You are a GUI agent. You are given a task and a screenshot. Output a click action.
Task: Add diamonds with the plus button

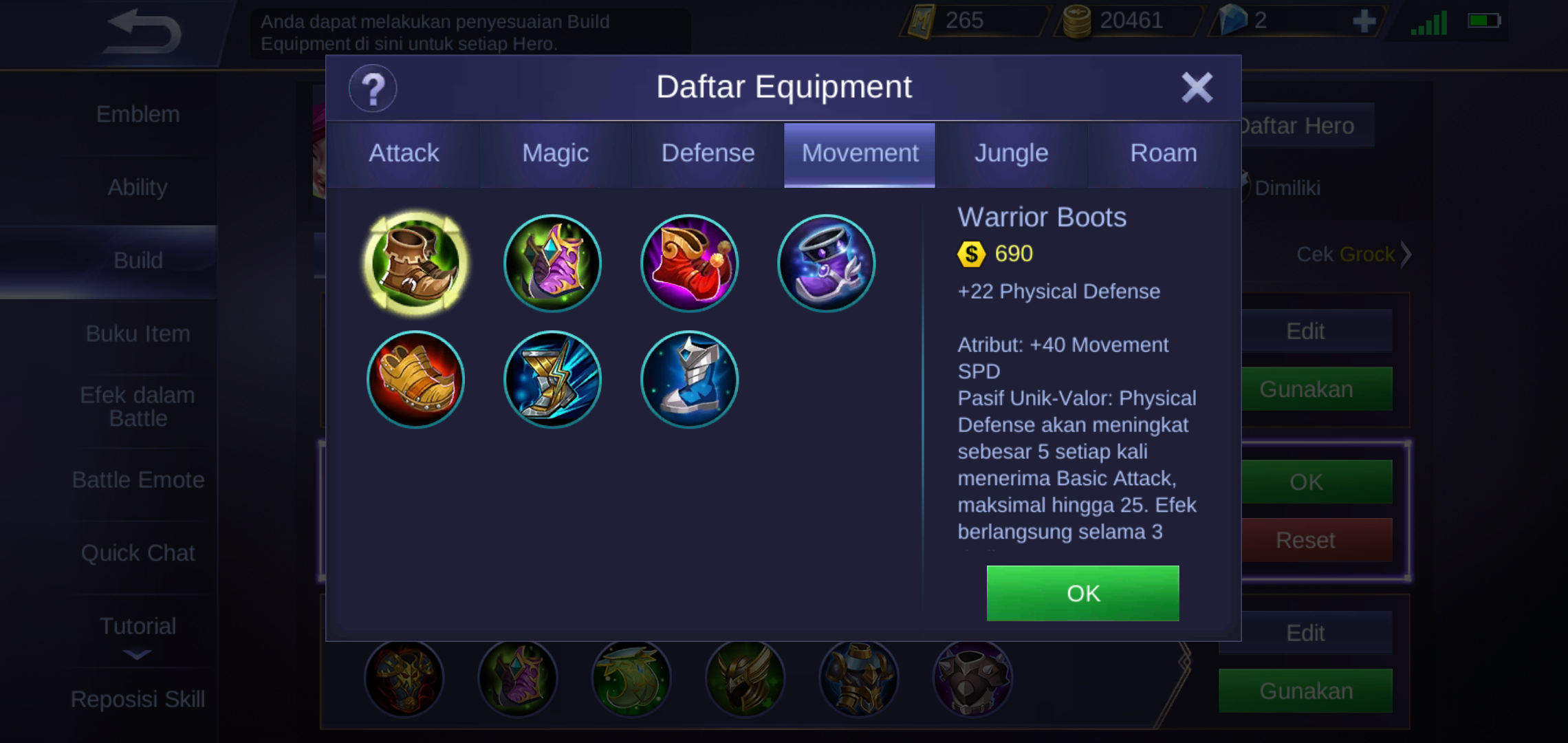point(1364,21)
